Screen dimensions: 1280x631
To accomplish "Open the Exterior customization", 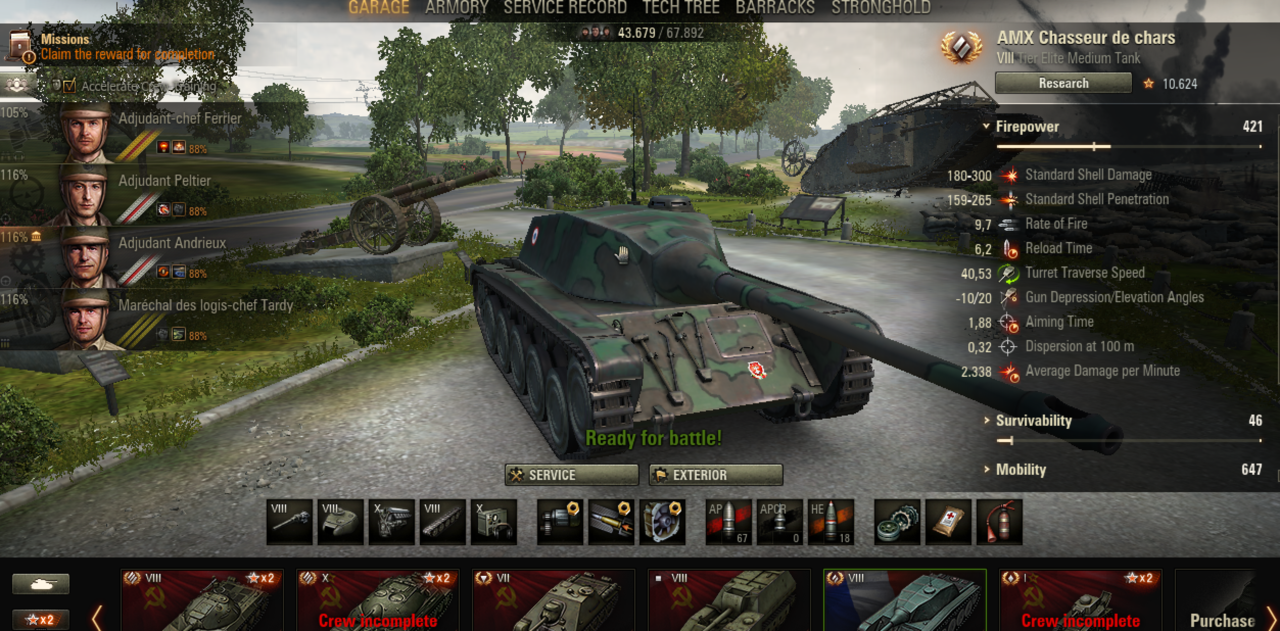I will (x=716, y=475).
